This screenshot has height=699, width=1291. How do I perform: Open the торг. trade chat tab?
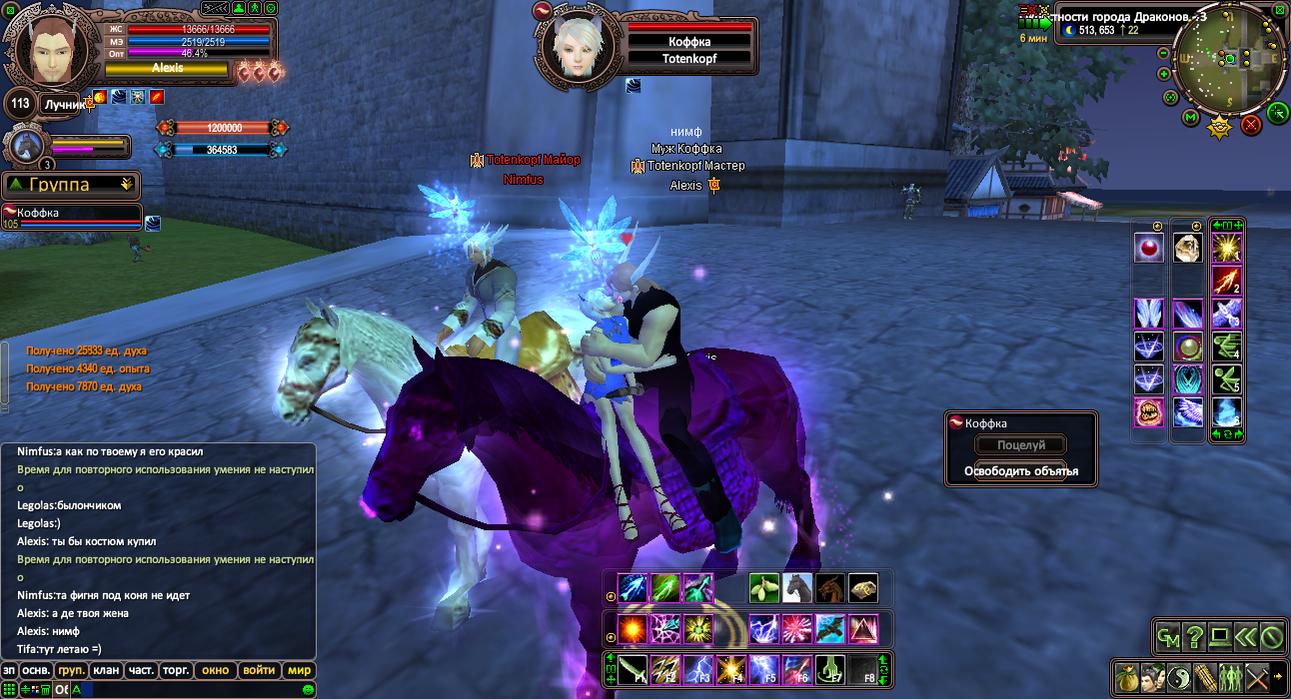click(174, 670)
